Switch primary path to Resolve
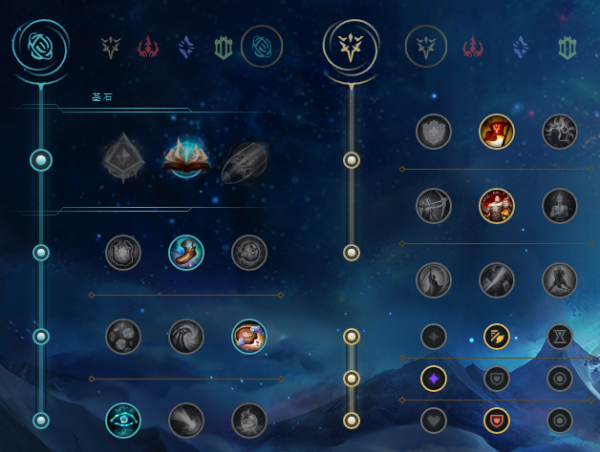This screenshot has width=600, height=452. pos(223,46)
